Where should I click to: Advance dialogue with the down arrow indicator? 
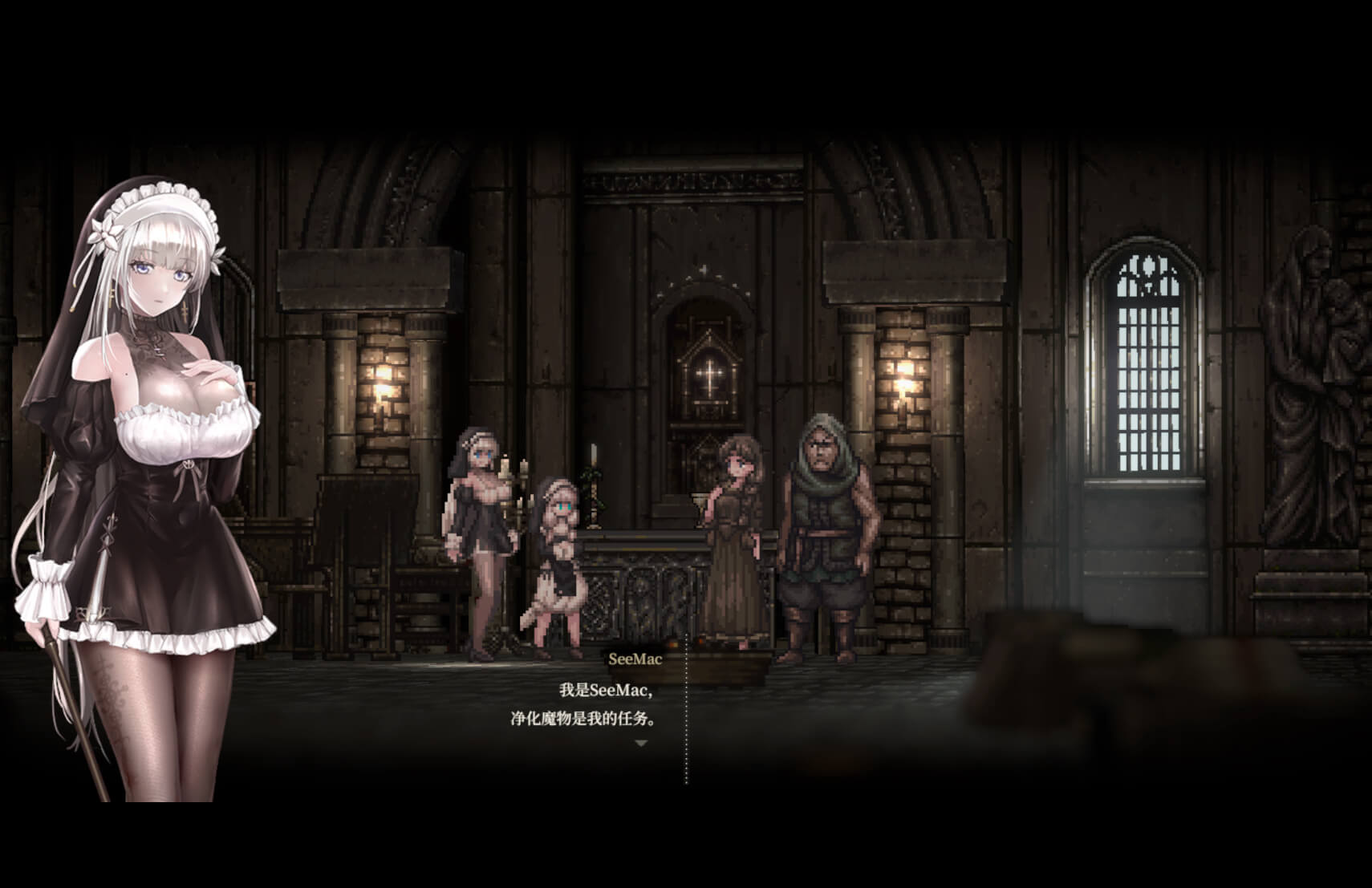tap(640, 744)
